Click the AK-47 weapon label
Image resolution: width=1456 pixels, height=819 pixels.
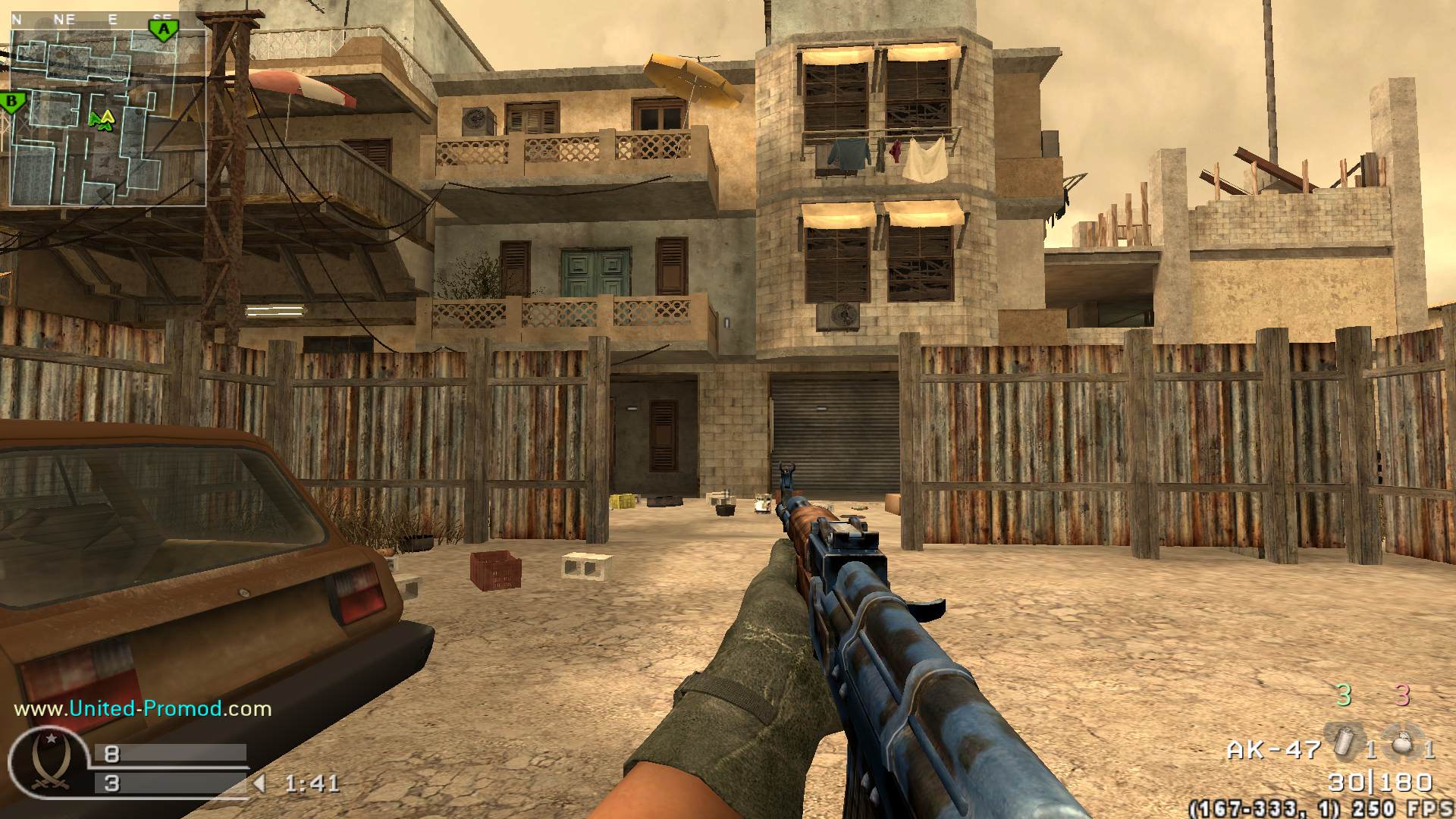(x=1274, y=751)
